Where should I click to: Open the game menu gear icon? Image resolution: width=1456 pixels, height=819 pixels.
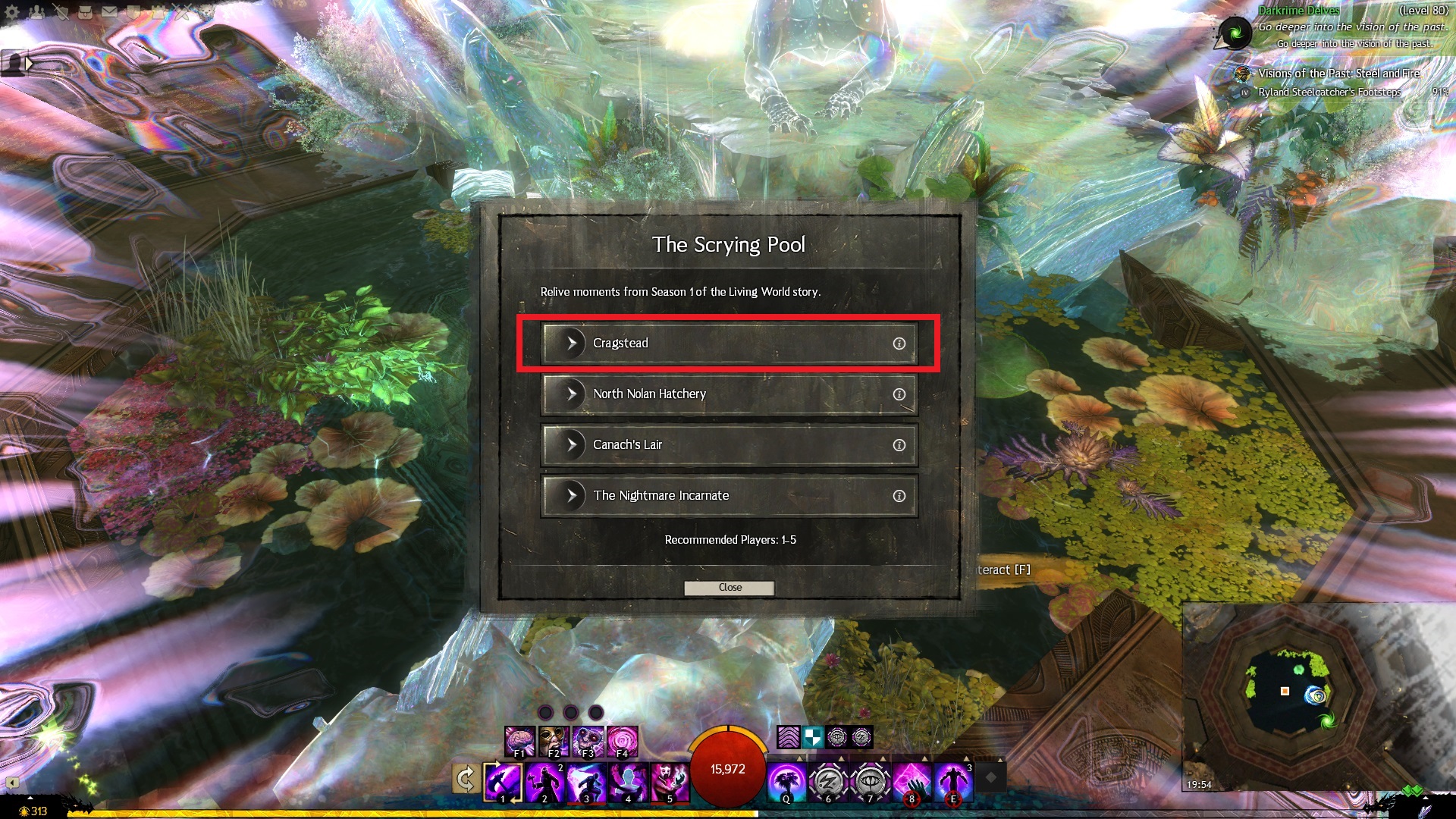[x=12, y=12]
